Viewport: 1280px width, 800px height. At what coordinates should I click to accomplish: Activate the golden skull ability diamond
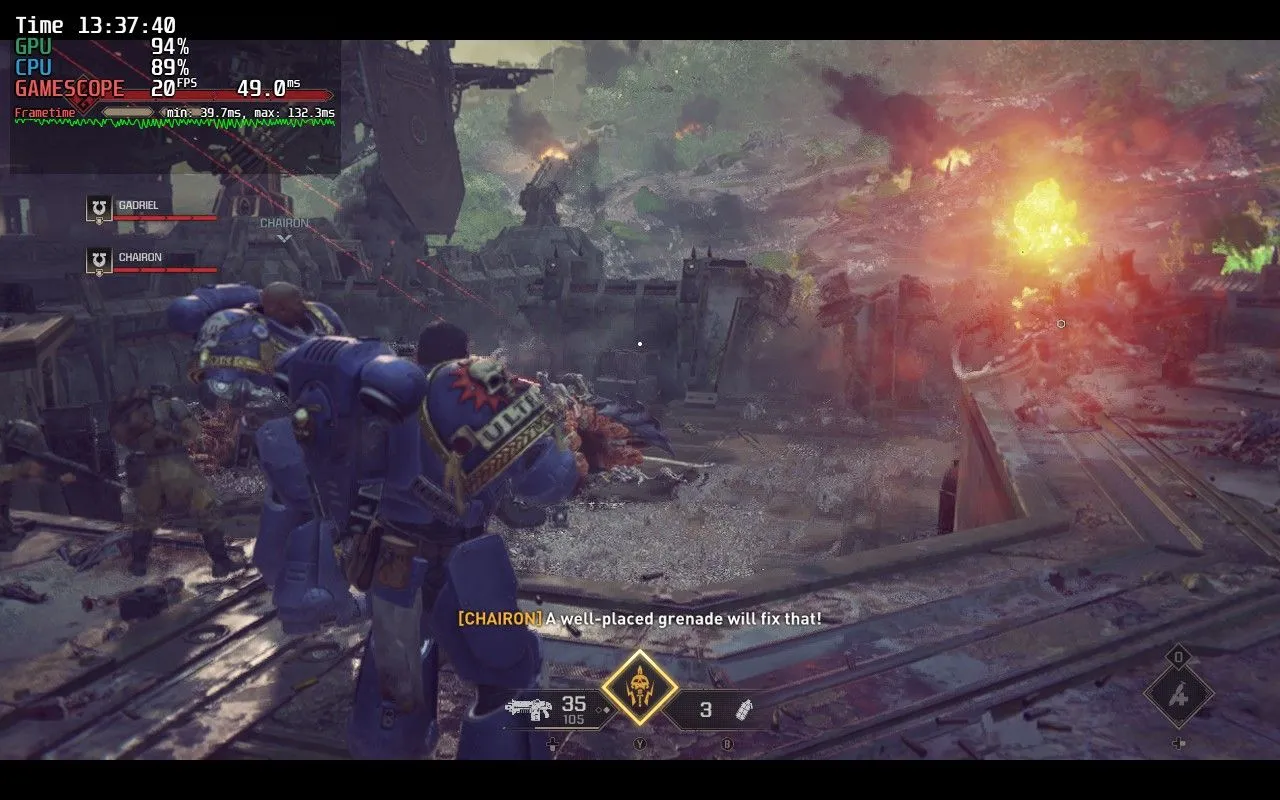coord(640,688)
